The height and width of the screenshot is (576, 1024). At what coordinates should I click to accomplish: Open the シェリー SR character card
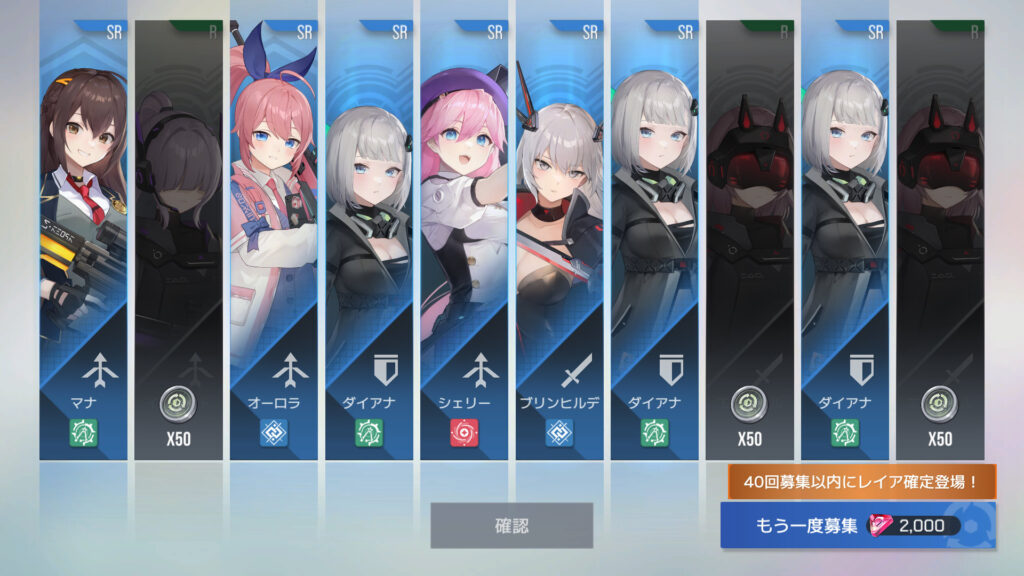tap(464, 240)
